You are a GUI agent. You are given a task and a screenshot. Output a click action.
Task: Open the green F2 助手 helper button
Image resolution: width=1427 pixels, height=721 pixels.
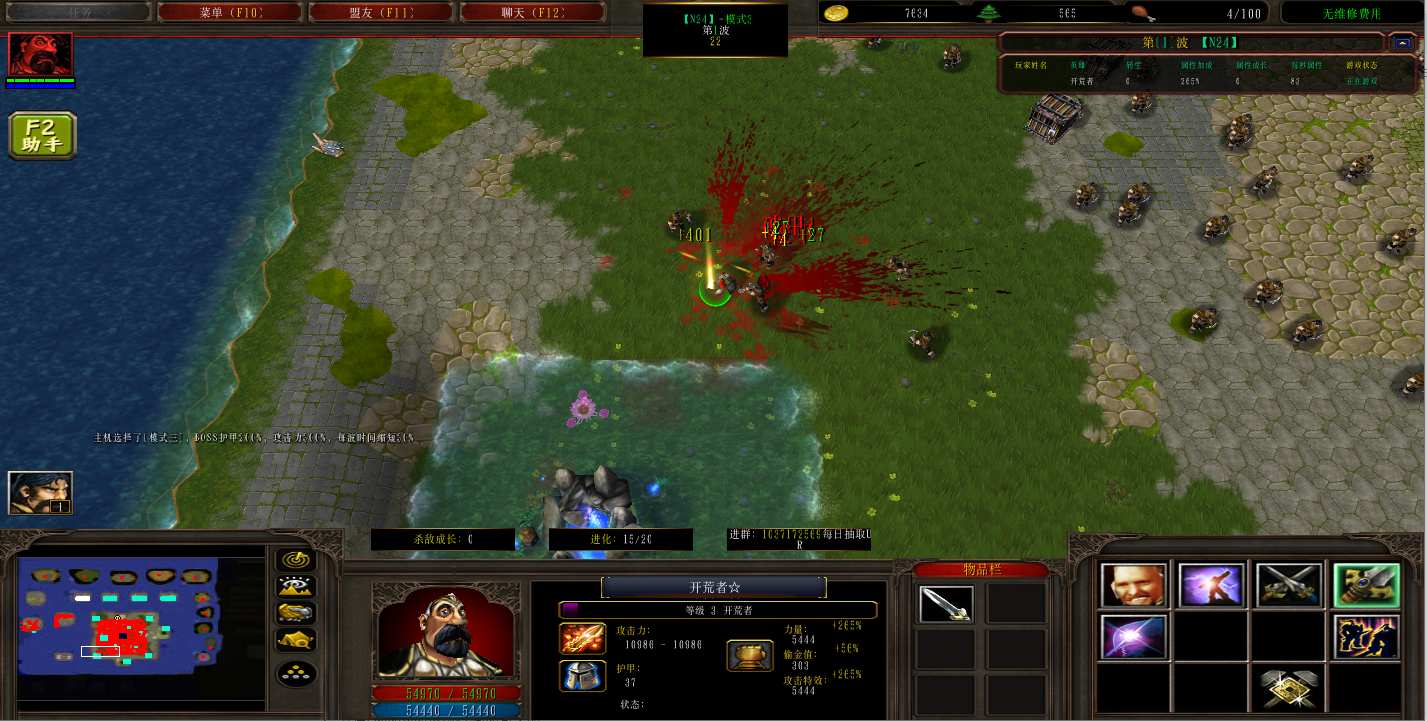pos(43,136)
